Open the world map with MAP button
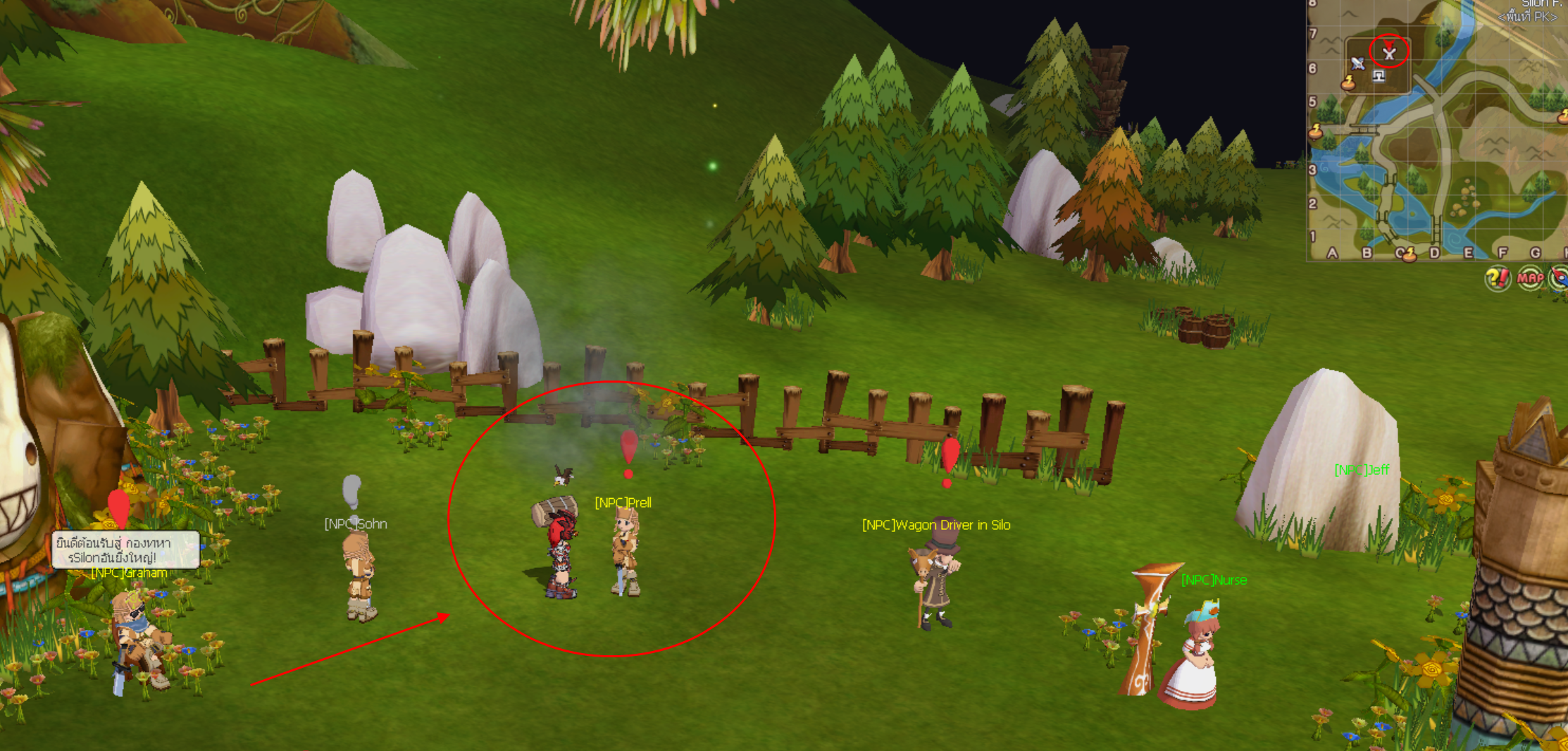The image size is (1568, 751). tap(1530, 278)
